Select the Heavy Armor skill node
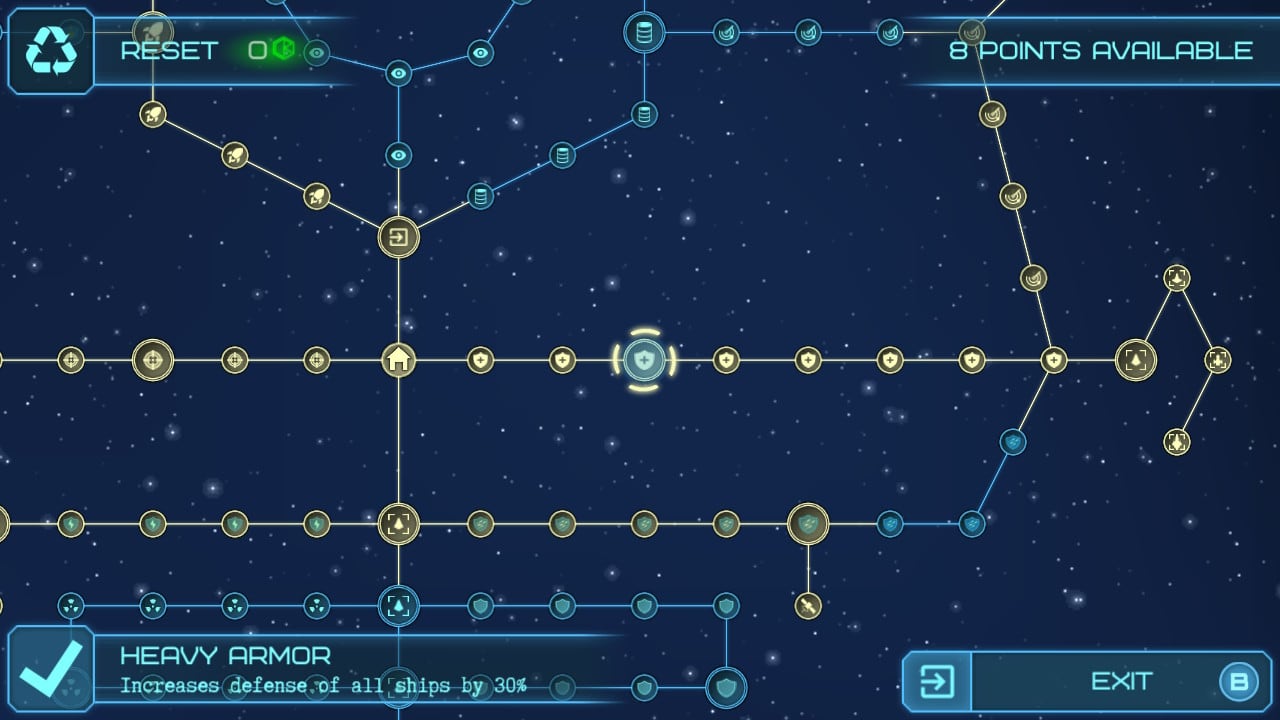The height and width of the screenshot is (720, 1280). pyautogui.click(x=645, y=360)
